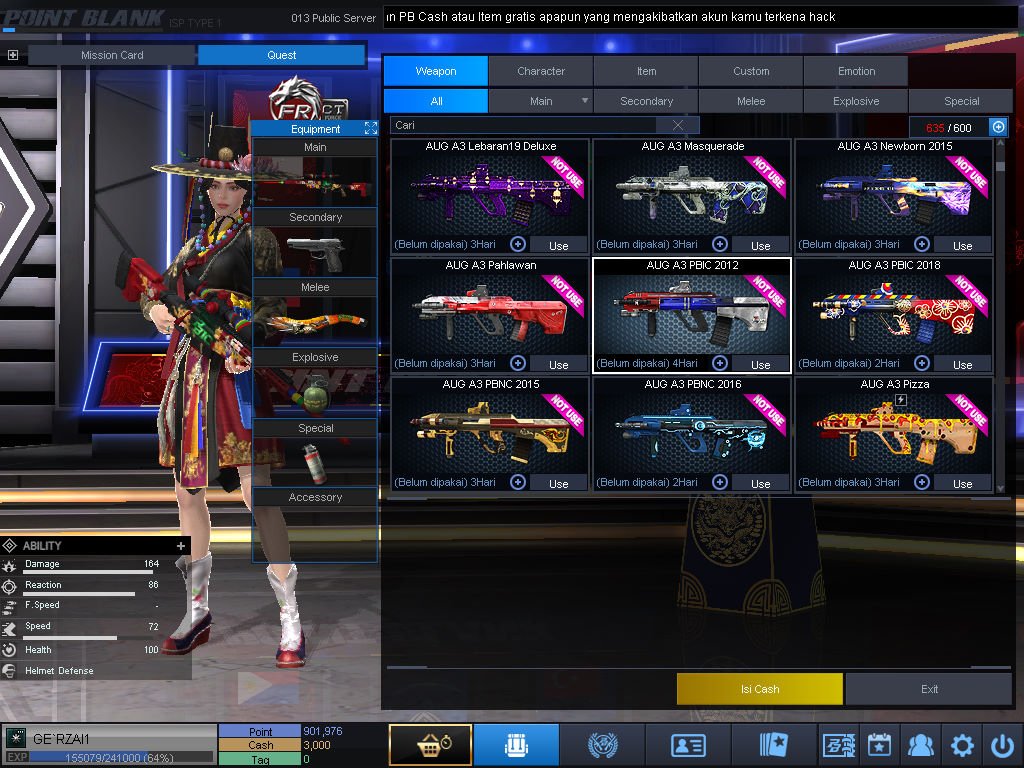Click the Isi Cash button

760,689
